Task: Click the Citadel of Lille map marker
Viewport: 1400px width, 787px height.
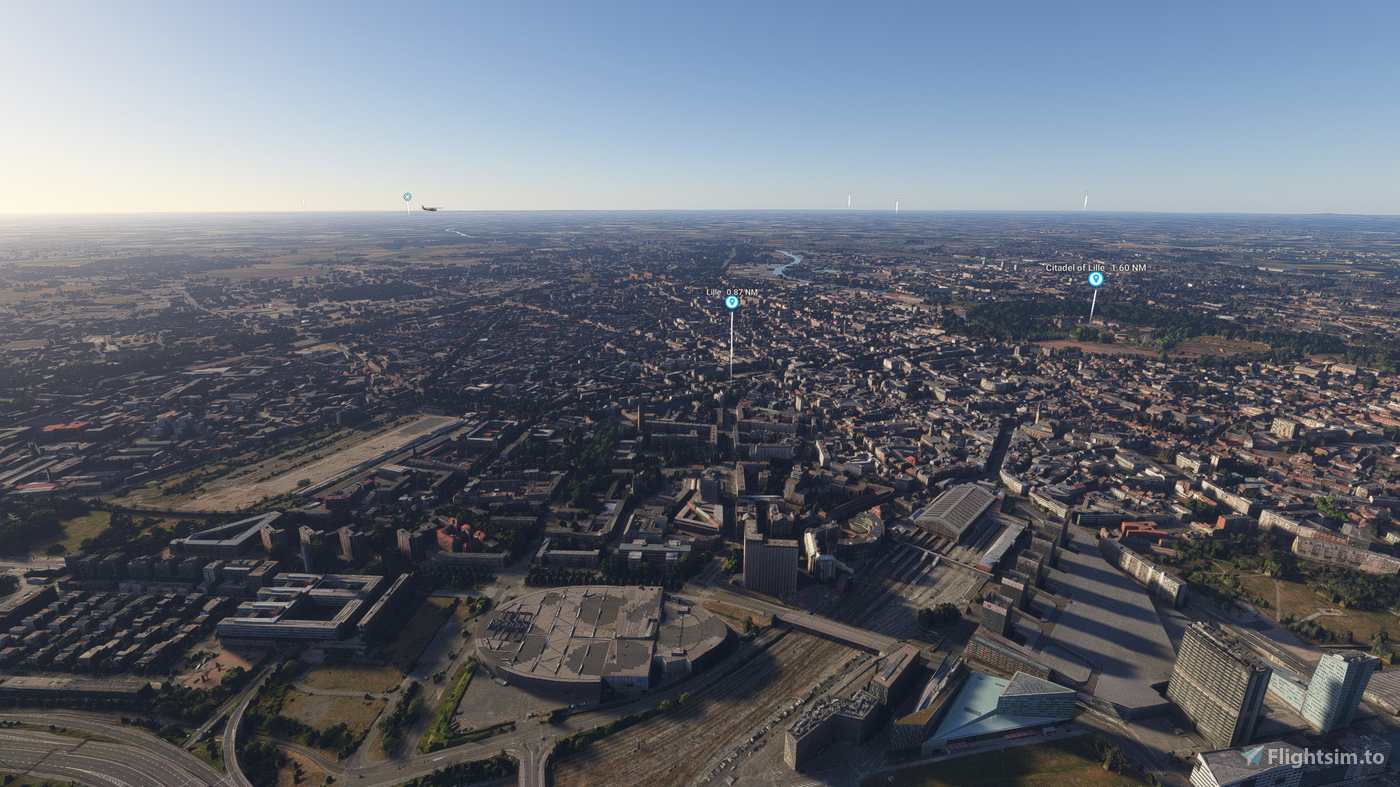Action: (x=1095, y=279)
